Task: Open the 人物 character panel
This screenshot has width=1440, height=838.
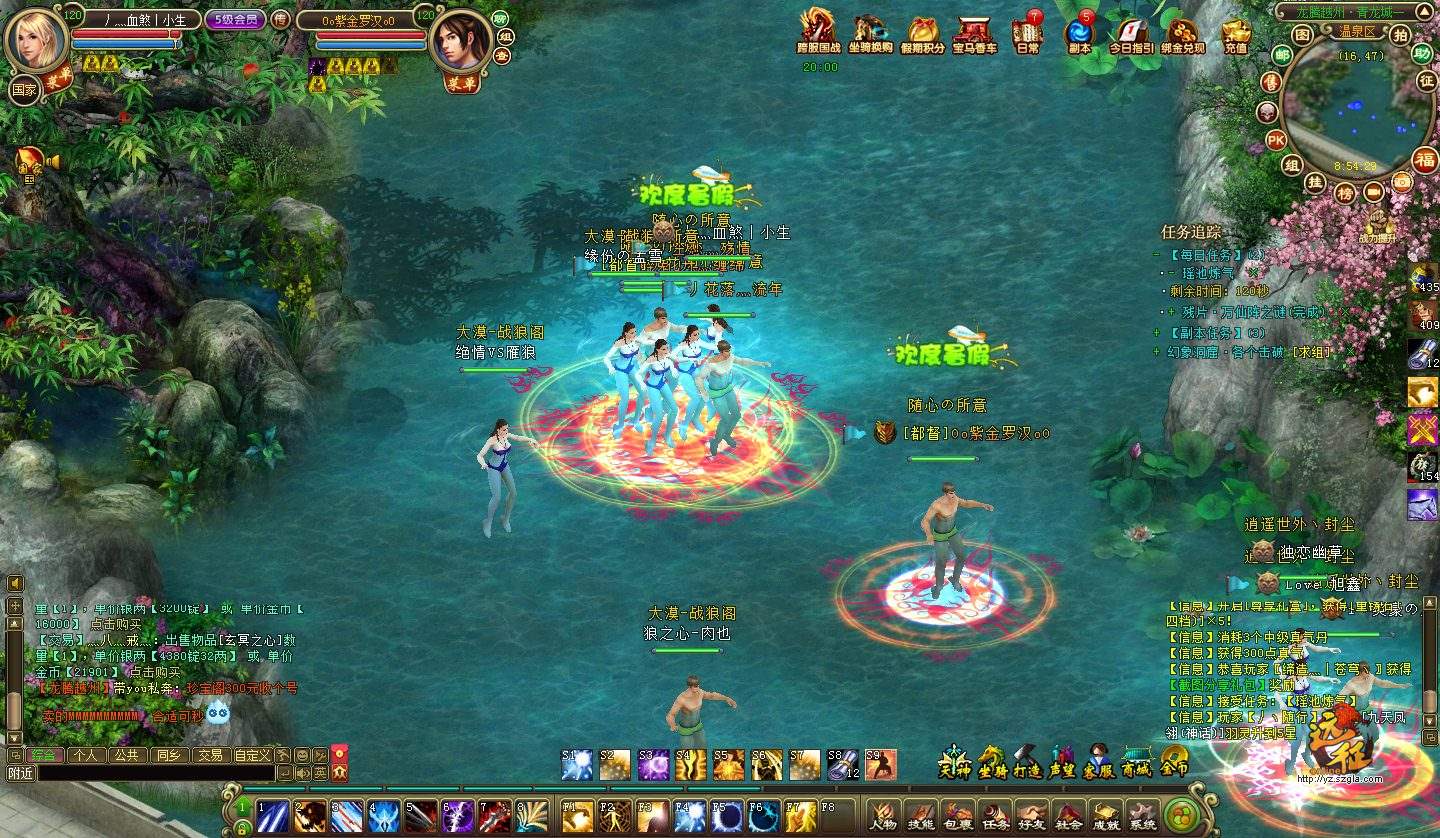Action: tap(882, 815)
